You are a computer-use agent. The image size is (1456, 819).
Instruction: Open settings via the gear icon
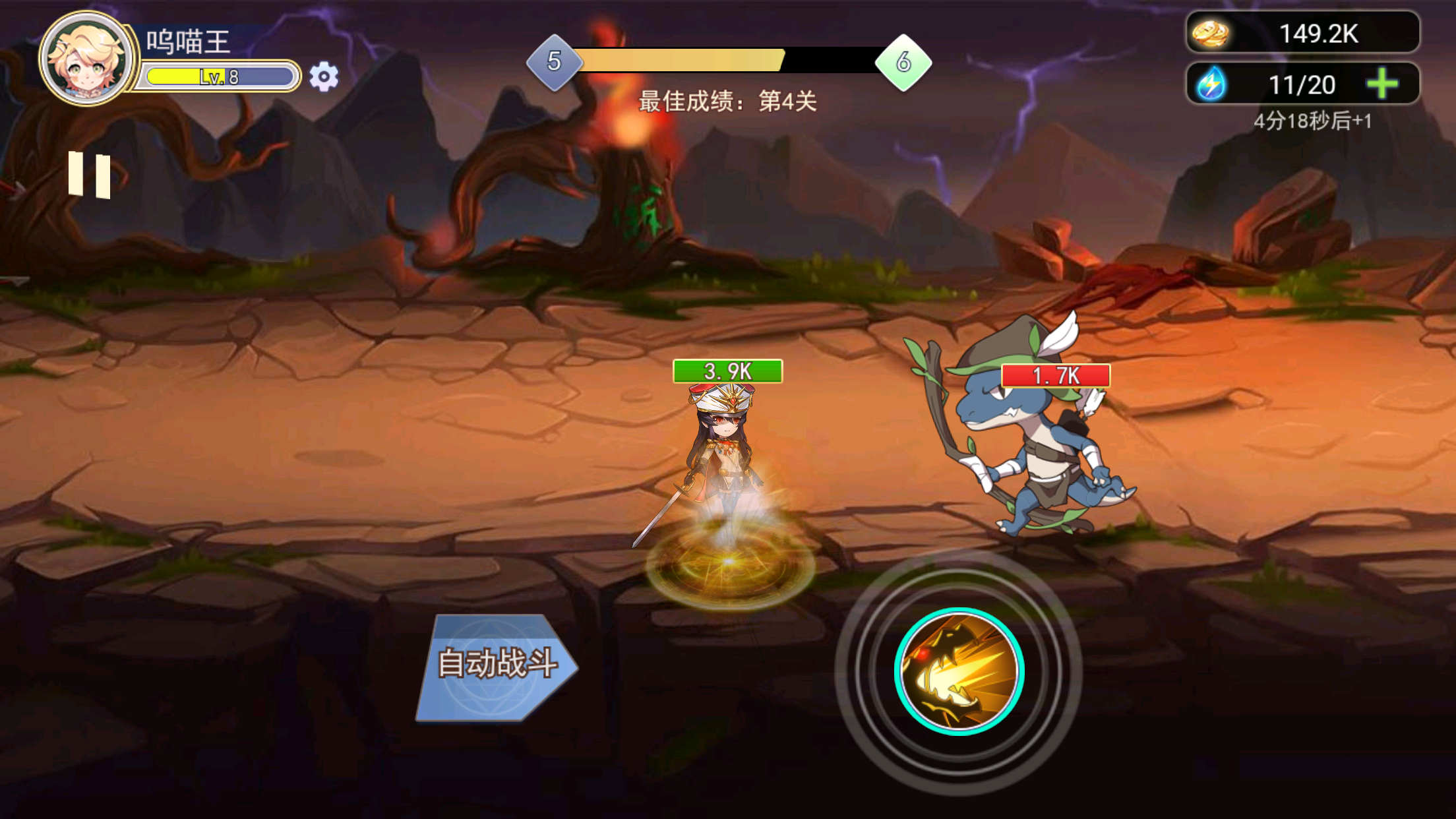pyautogui.click(x=322, y=77)
